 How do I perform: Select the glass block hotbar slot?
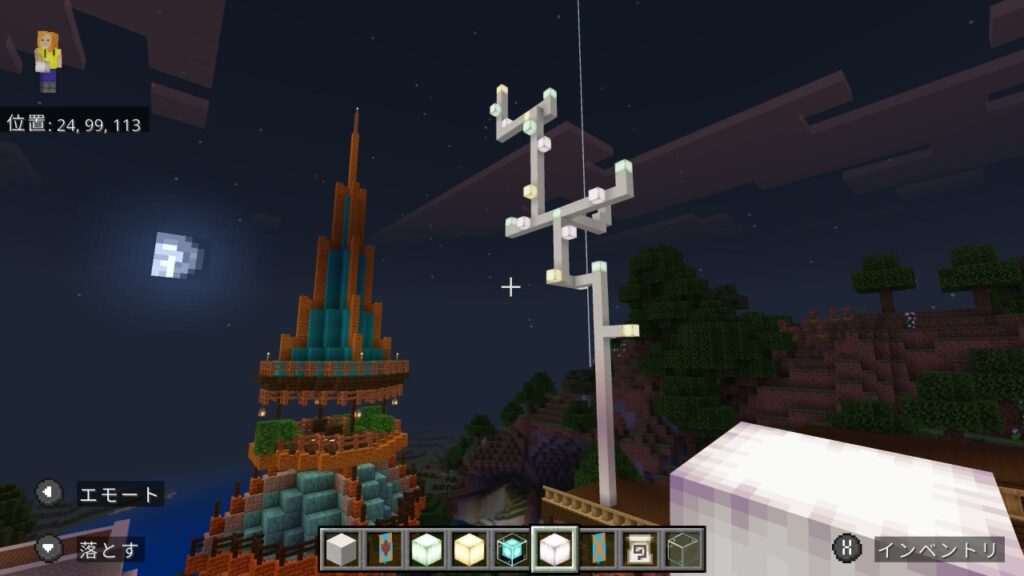(682, 548)
